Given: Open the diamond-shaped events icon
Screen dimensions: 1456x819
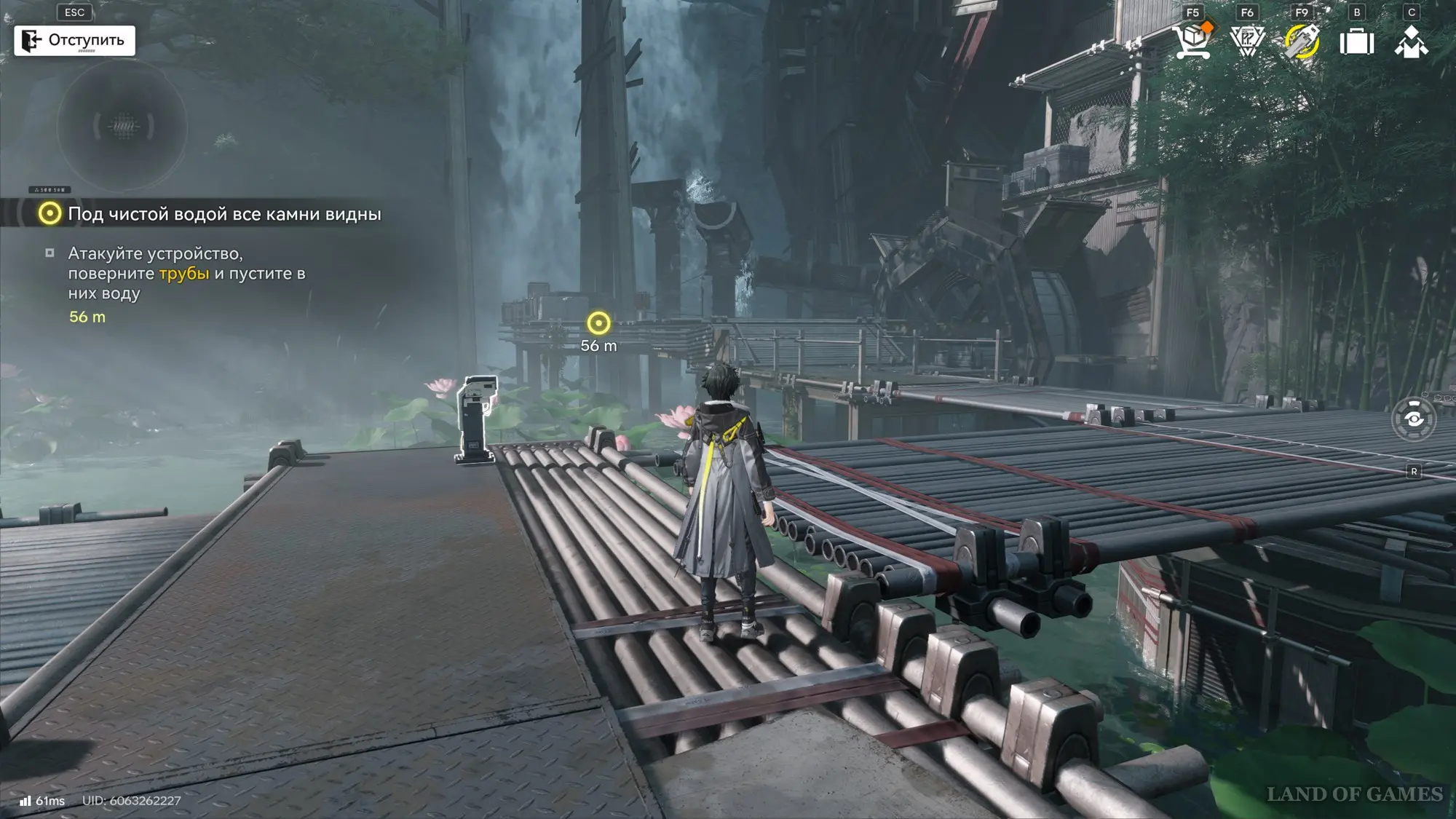Looking at the screenshot, I should 1247,41.
